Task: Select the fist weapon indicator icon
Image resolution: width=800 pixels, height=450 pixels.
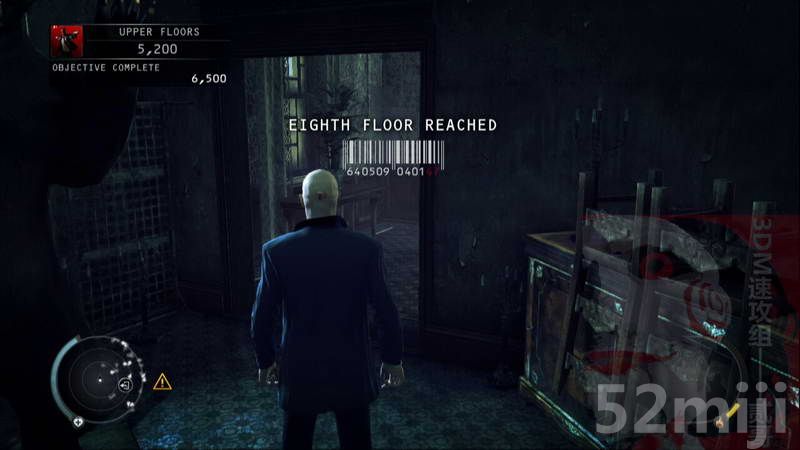Action: click(717, 422)
